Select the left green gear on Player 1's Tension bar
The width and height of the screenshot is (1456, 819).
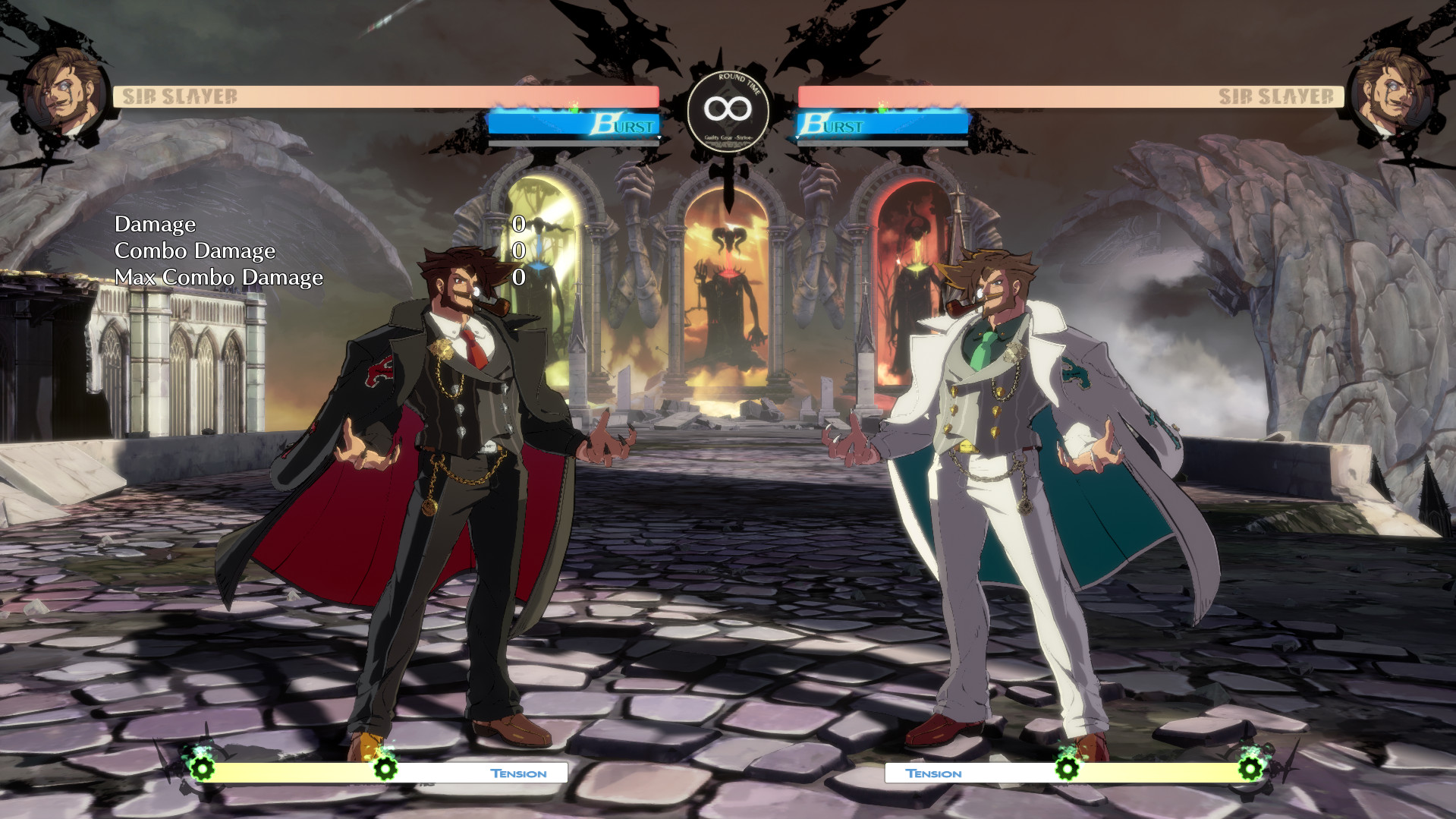tap(203, 768)
